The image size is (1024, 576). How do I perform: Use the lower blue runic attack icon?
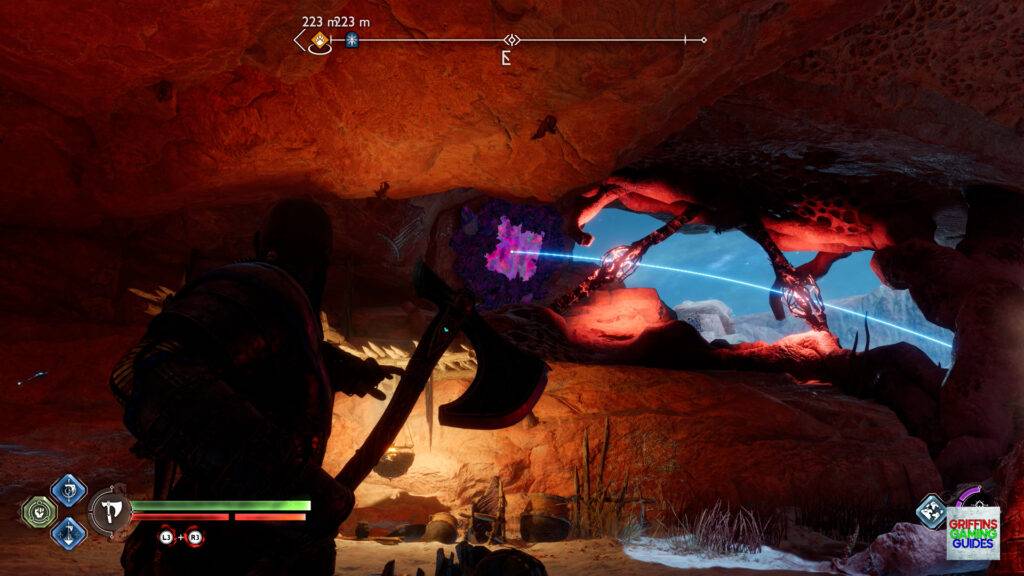(69, 532)
